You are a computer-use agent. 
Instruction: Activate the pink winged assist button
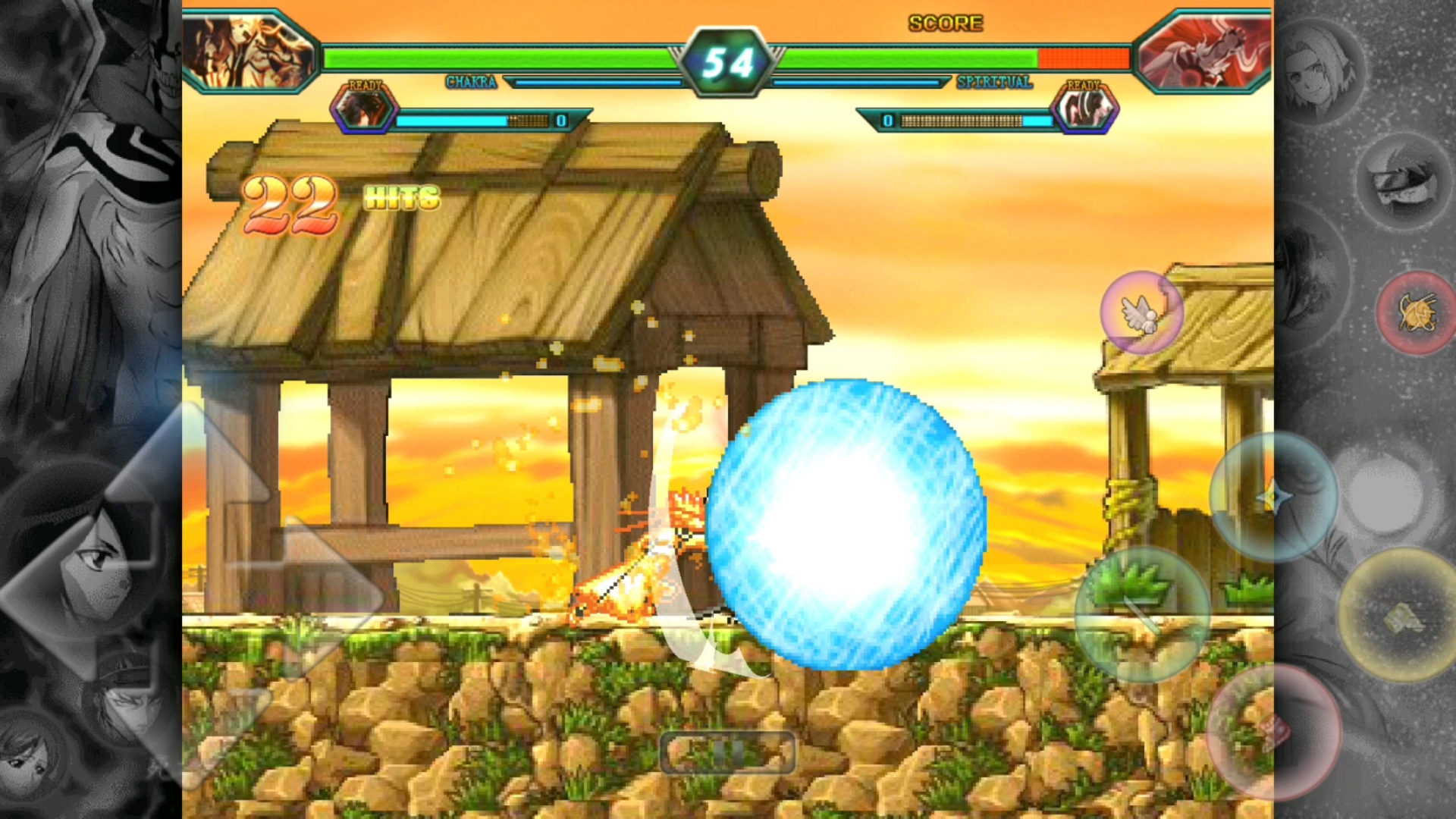click(1141, 312)
